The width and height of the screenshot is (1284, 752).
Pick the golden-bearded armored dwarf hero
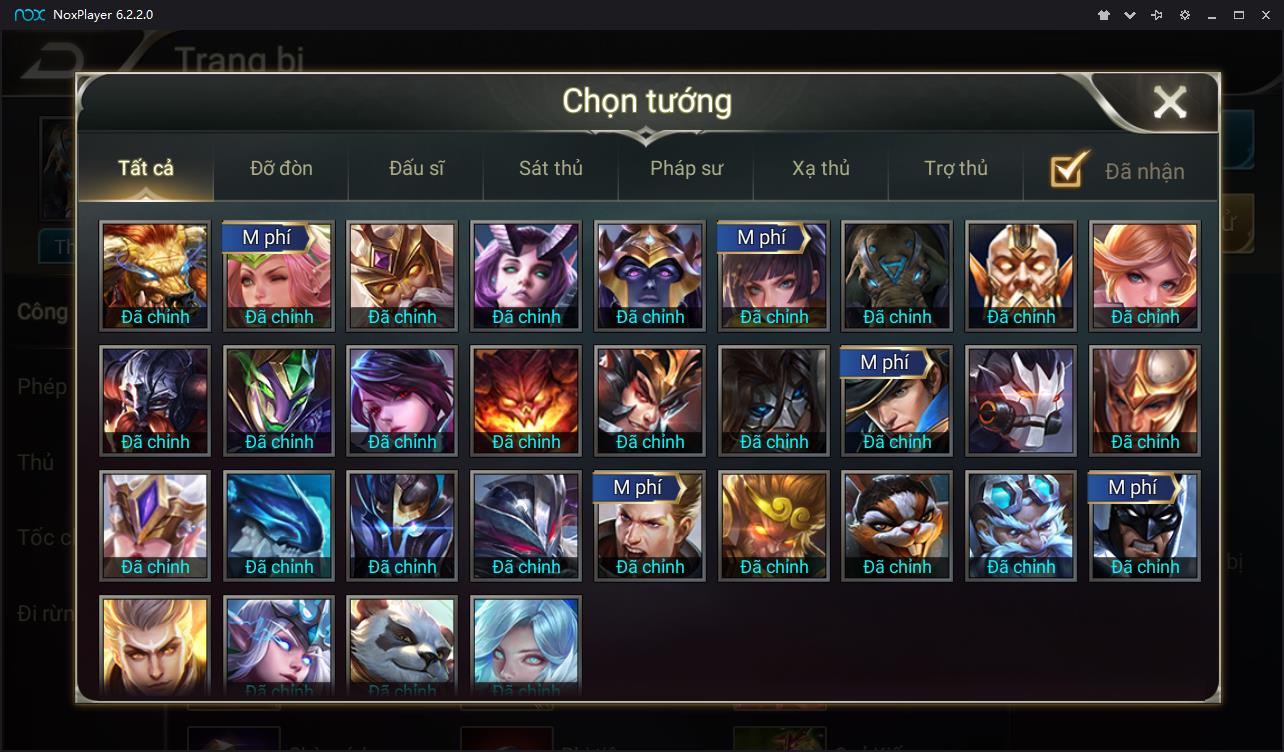[x=1021, y=275]
